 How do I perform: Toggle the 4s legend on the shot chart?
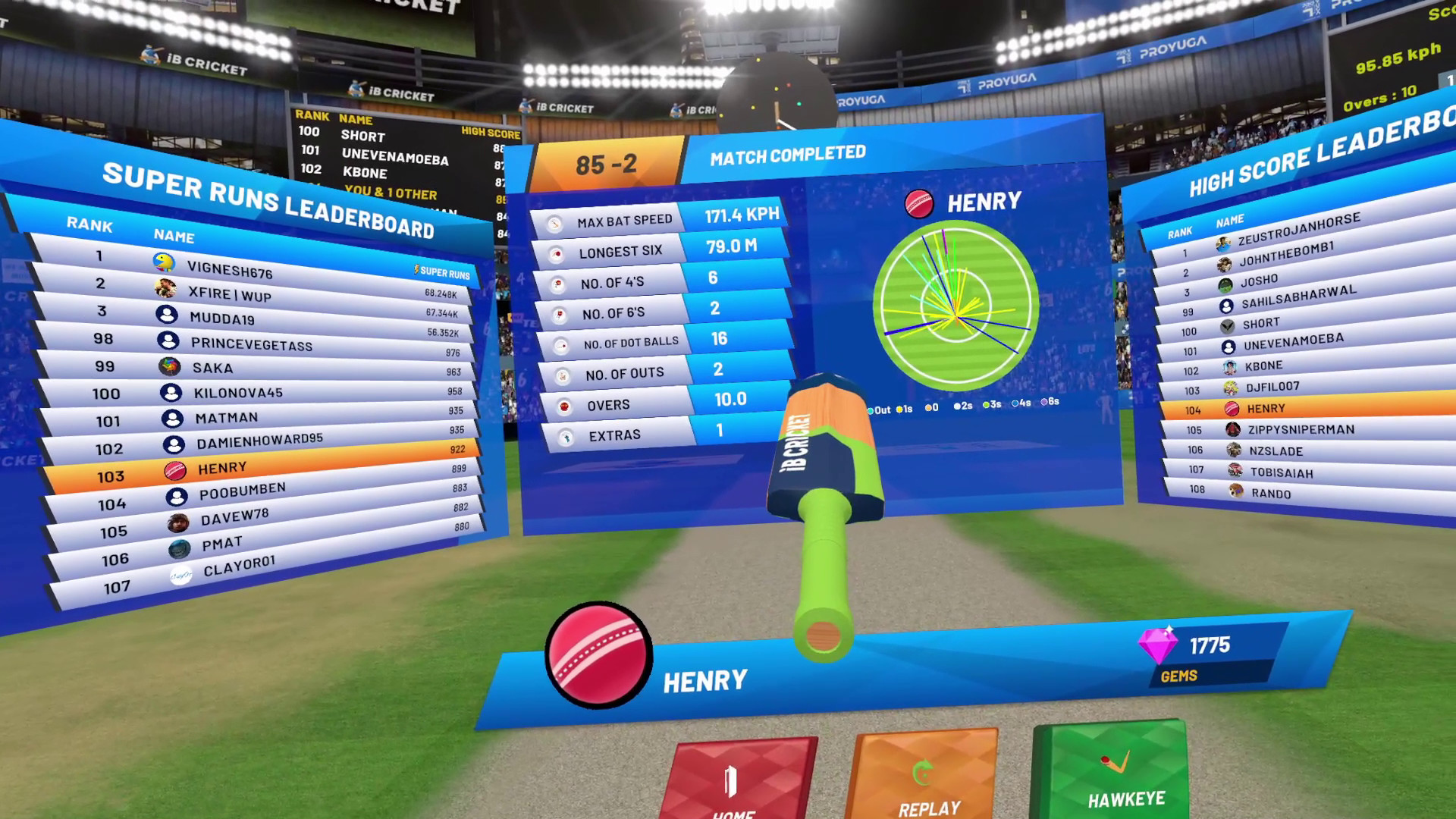(1015, 403)
